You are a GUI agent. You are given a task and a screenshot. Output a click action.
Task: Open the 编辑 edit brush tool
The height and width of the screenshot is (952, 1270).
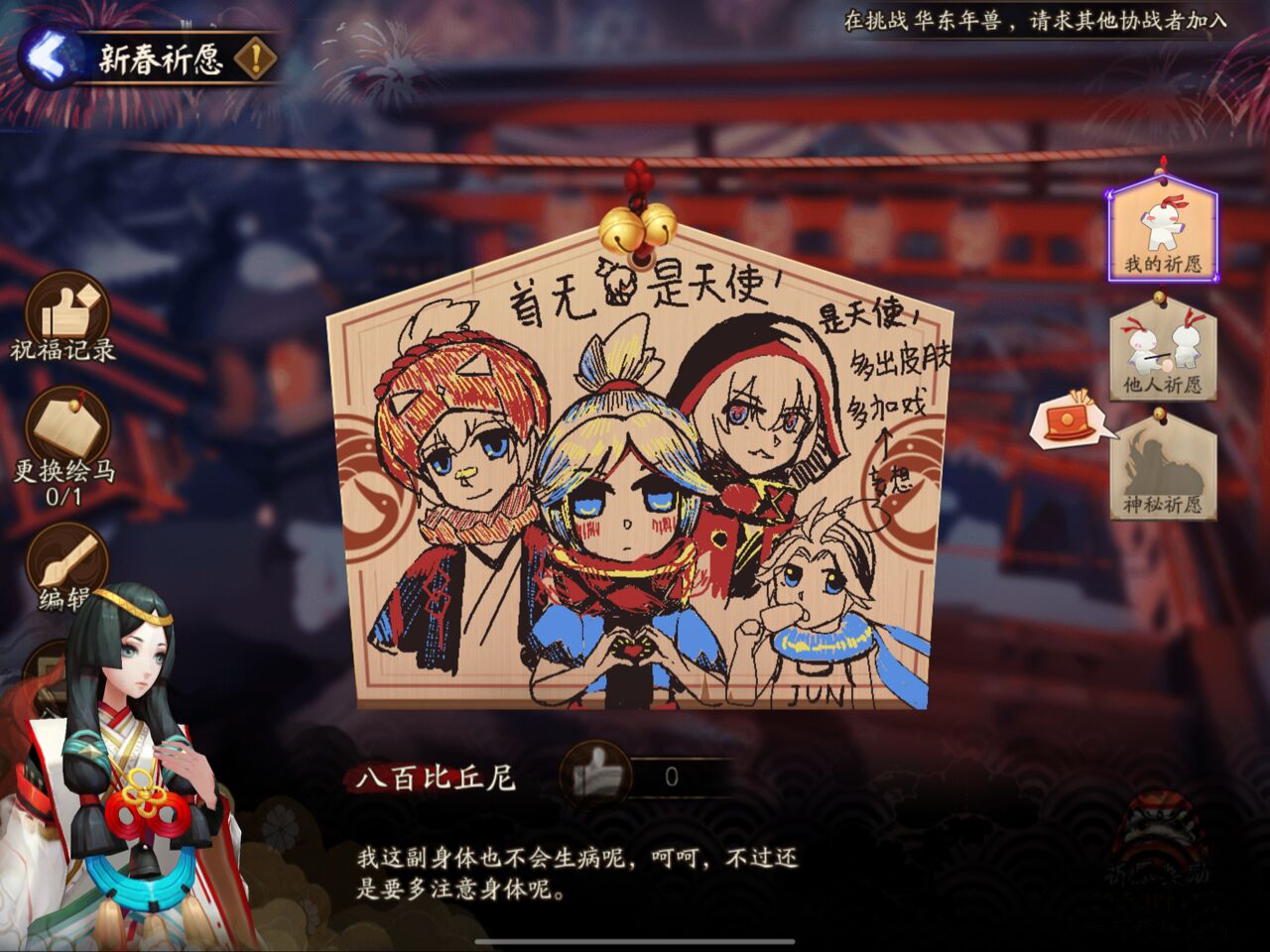point(64,565)
